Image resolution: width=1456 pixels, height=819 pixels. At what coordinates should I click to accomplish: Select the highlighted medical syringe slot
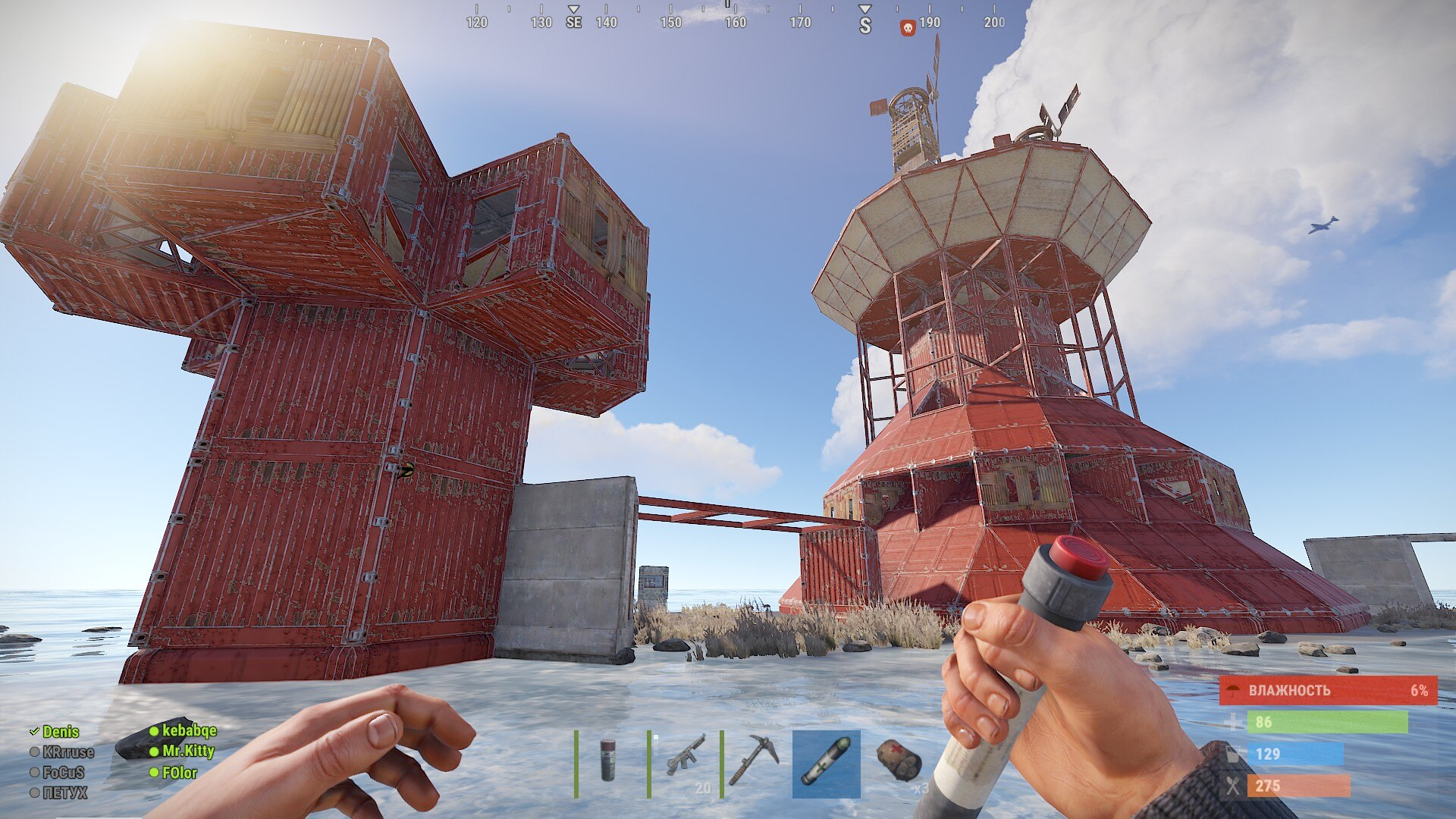(826, 764)
